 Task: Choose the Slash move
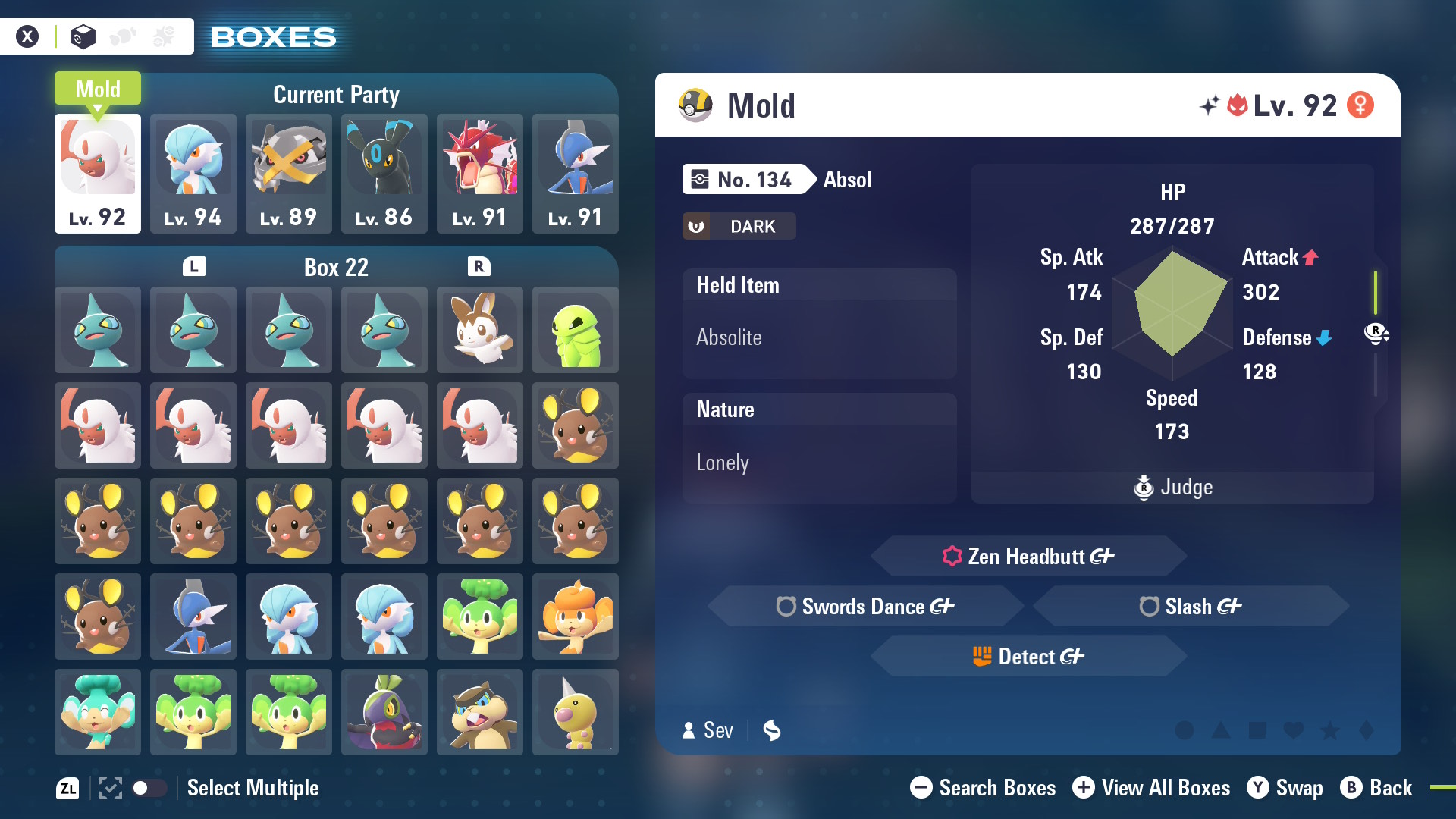coord(1191,607)
